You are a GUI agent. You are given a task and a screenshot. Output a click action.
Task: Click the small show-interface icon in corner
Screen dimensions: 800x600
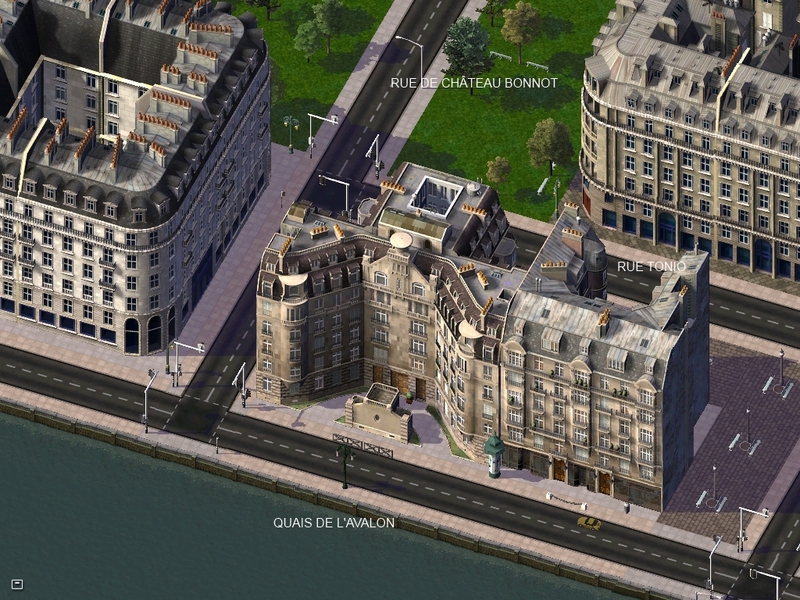click(17, 583)
